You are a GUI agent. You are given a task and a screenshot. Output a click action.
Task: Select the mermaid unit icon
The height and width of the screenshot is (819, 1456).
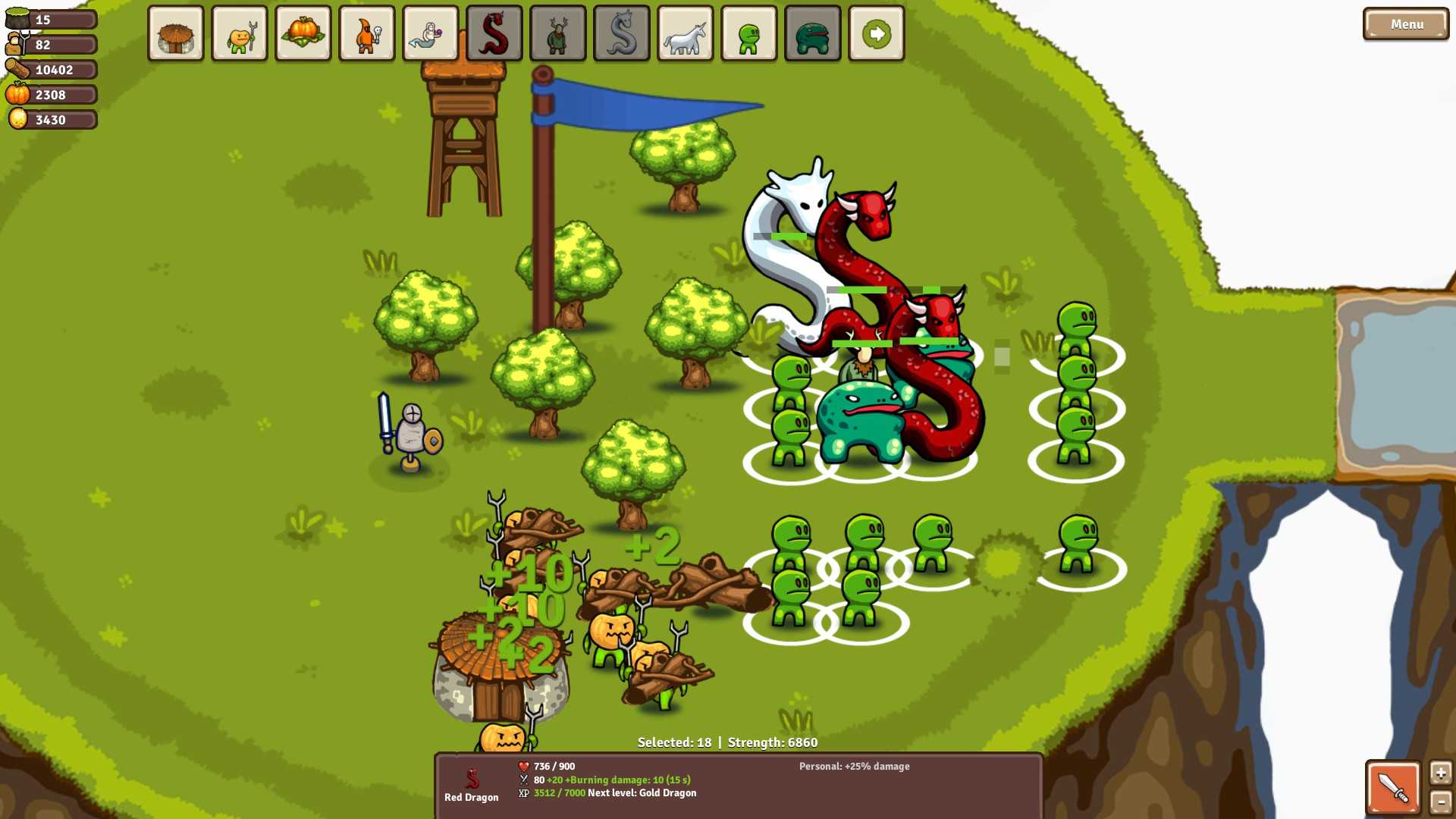[x=430, y=33]
